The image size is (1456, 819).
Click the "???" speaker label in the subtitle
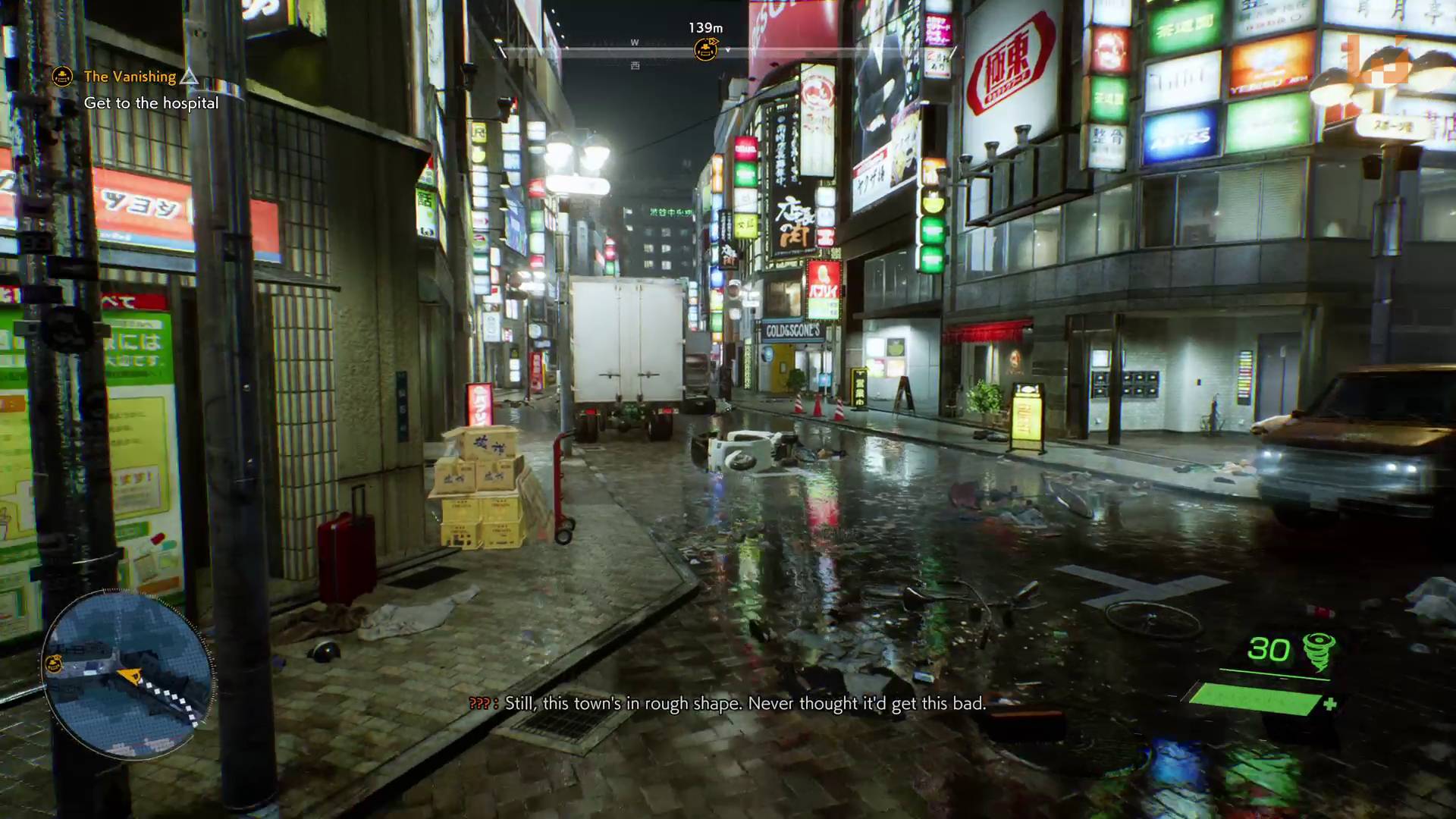click(x=479, y=704)
